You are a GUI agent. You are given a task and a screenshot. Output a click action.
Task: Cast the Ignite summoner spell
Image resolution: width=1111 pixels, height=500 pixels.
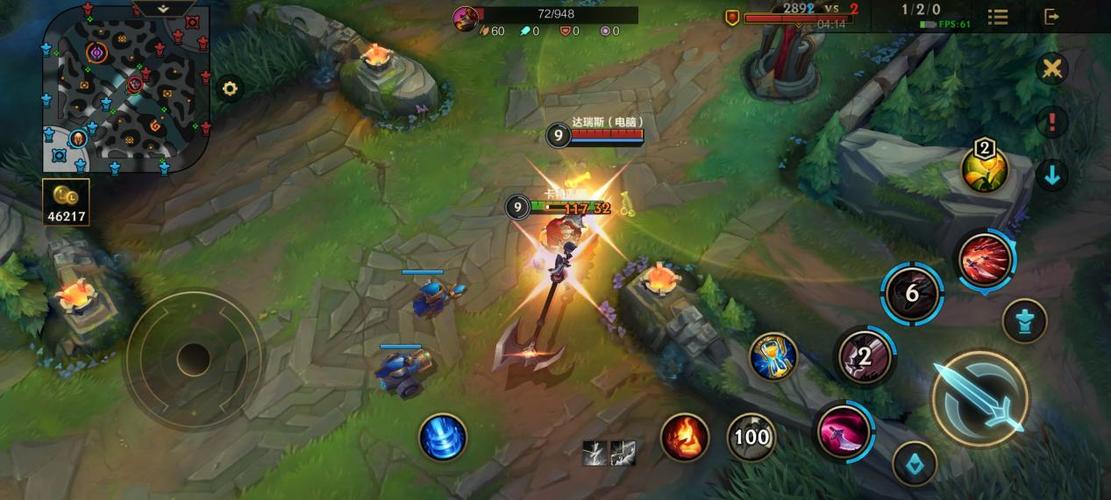pyautogui.click(x=685, y=437)
